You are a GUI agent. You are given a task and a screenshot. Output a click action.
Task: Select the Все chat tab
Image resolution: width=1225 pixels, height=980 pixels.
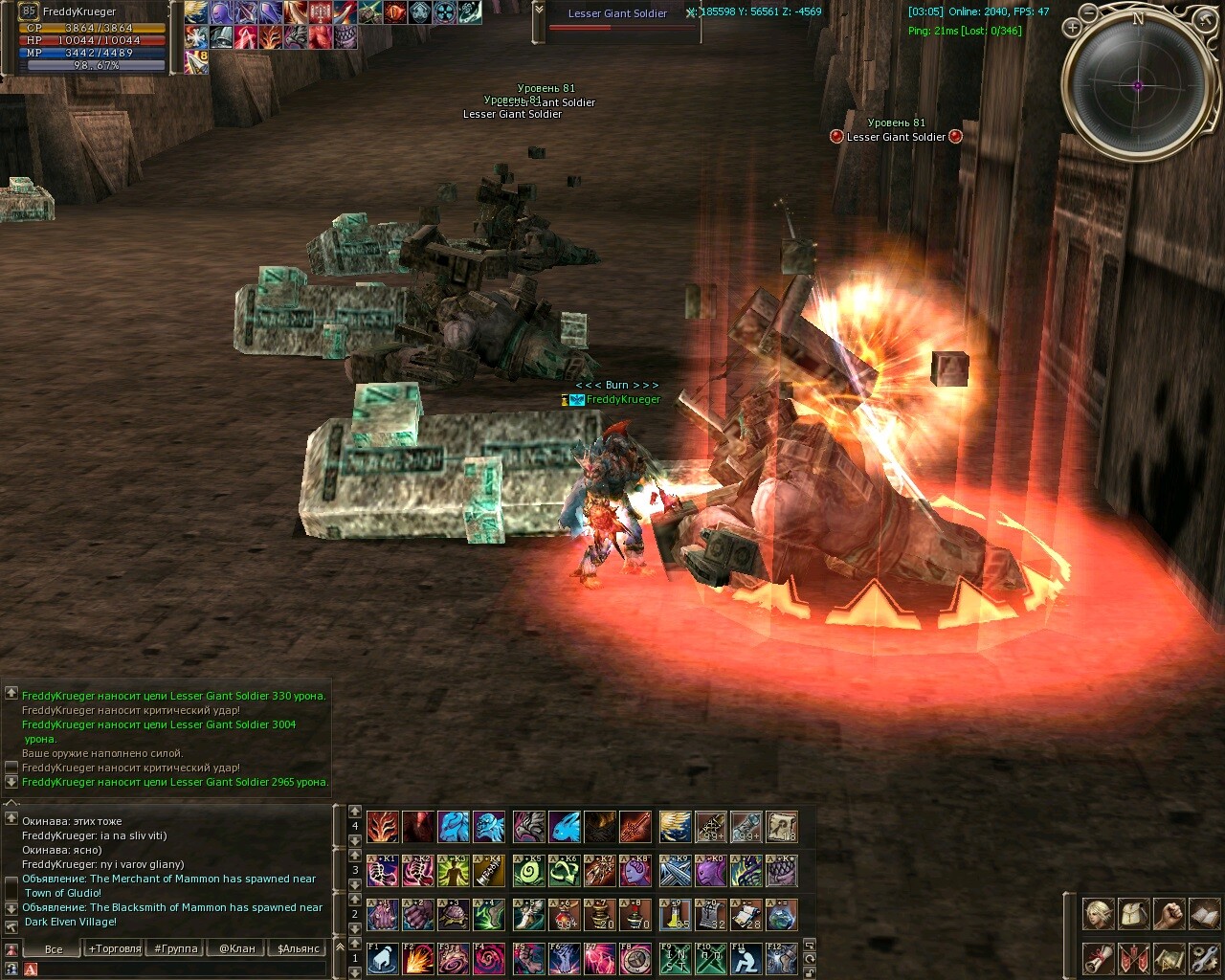54,948
